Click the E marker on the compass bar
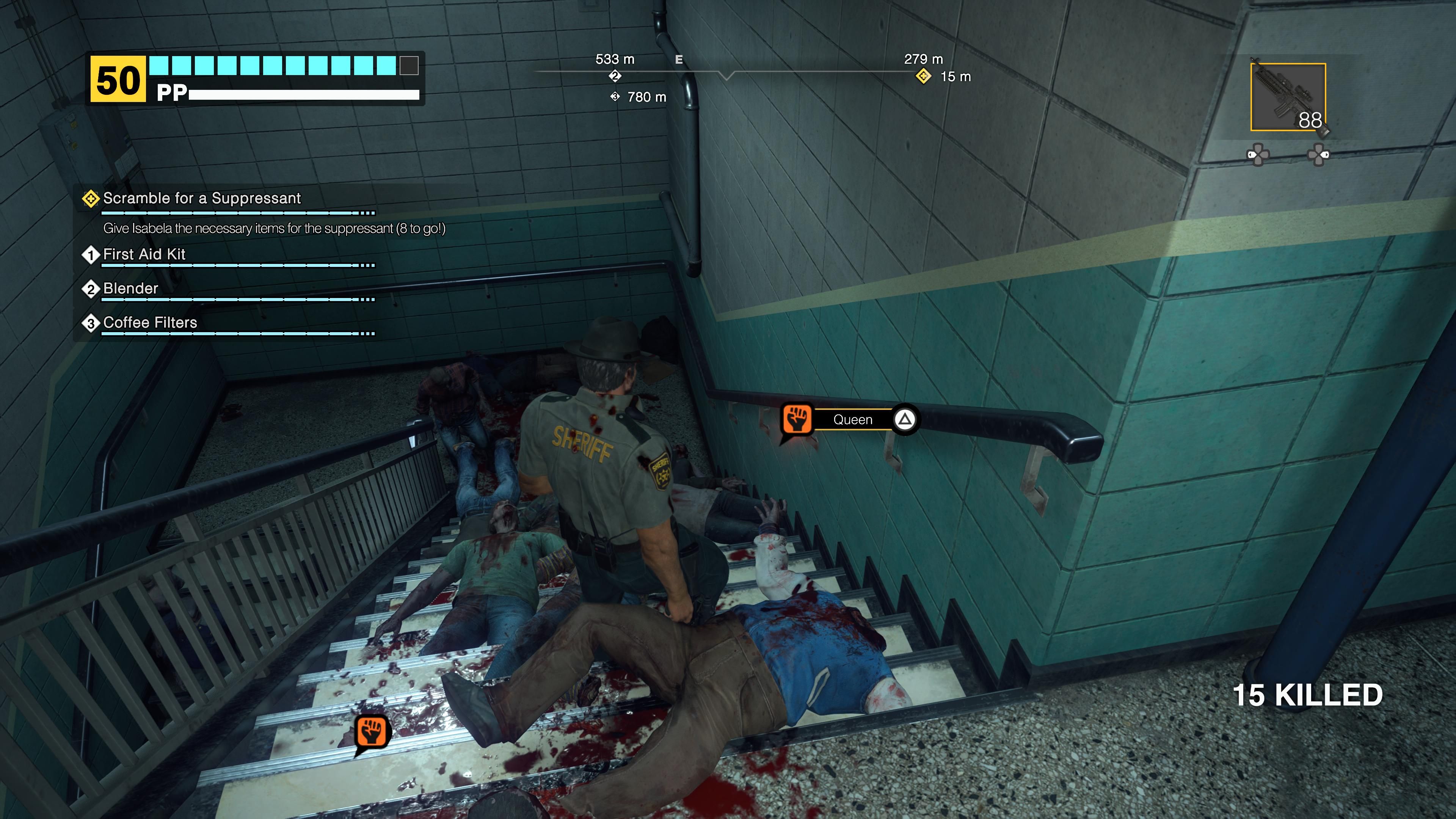 point(678,59)
